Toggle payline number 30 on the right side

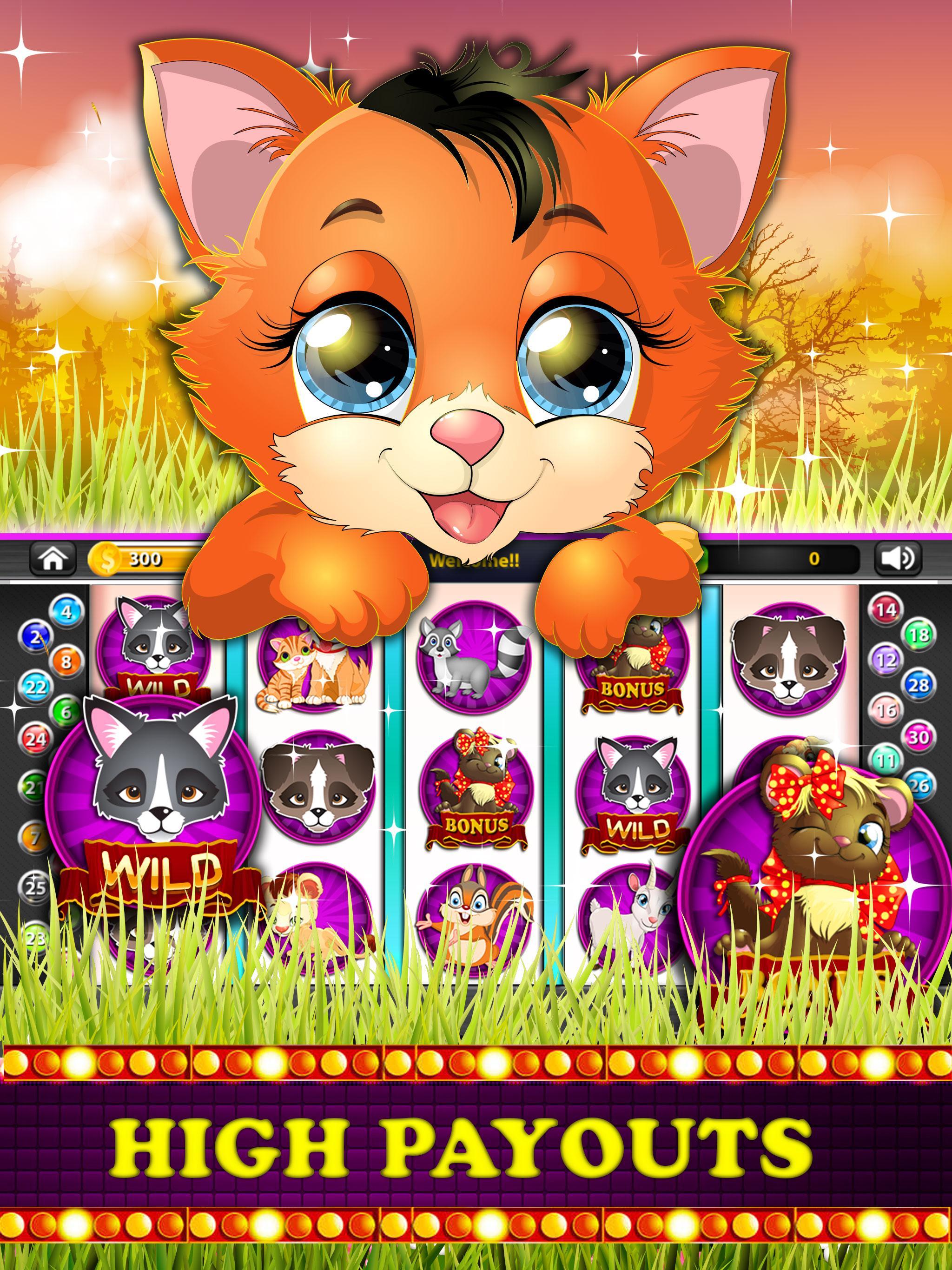(x=919, y=737)
